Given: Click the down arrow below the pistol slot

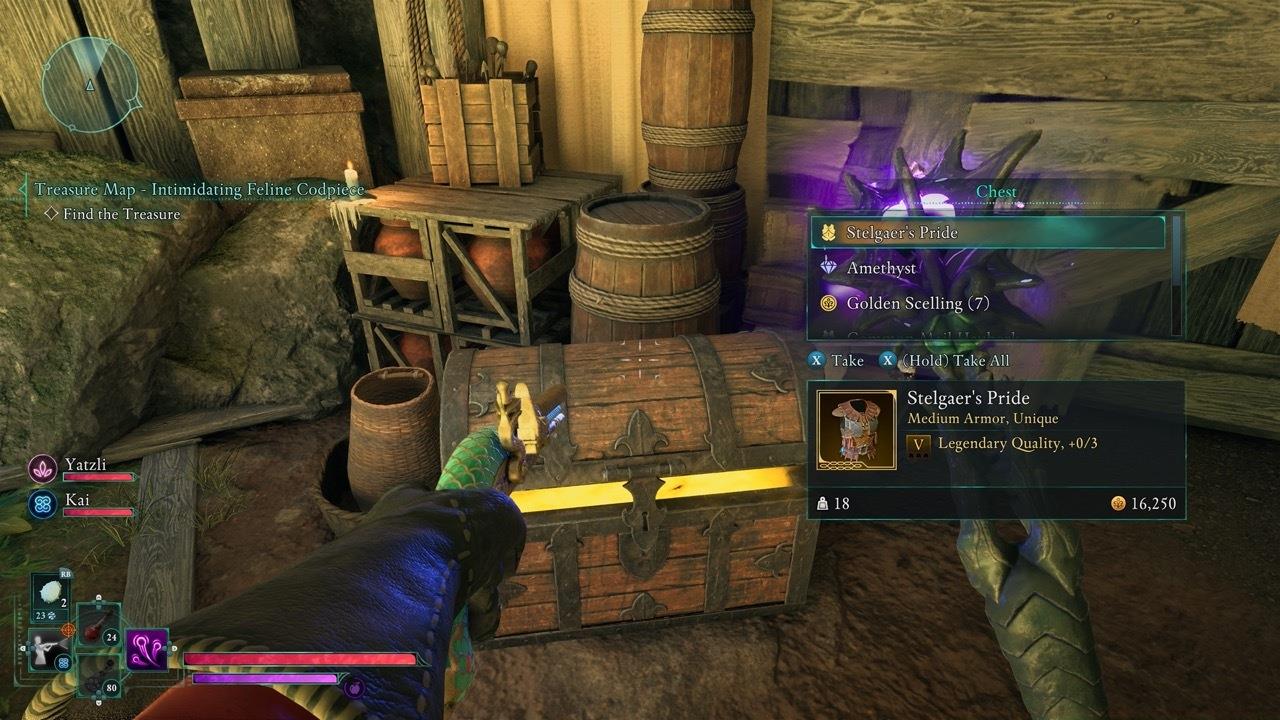Looking at the screenshot, I should pos(98,702).
